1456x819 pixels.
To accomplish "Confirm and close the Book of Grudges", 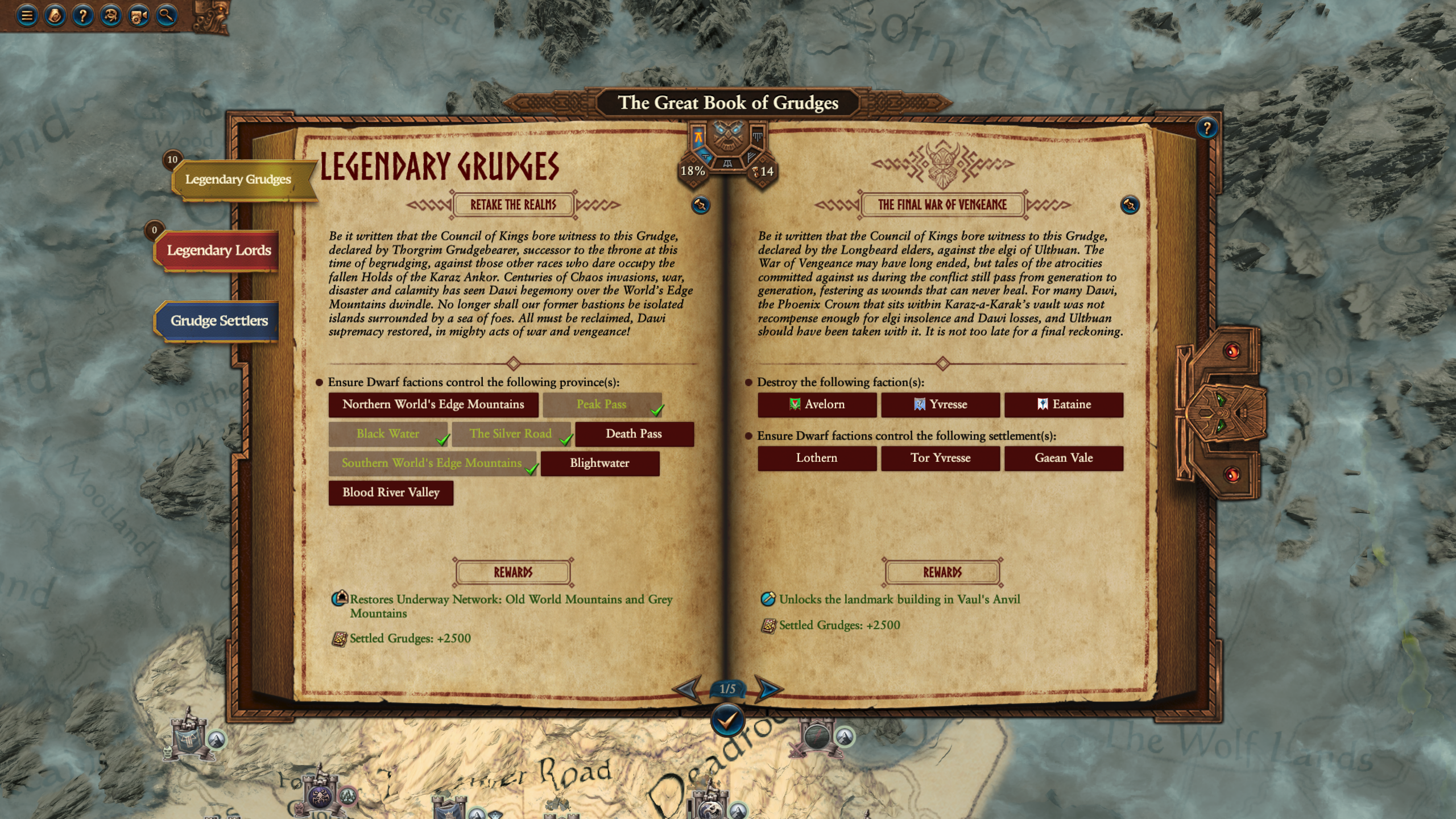I will click(x=727, y=721).
